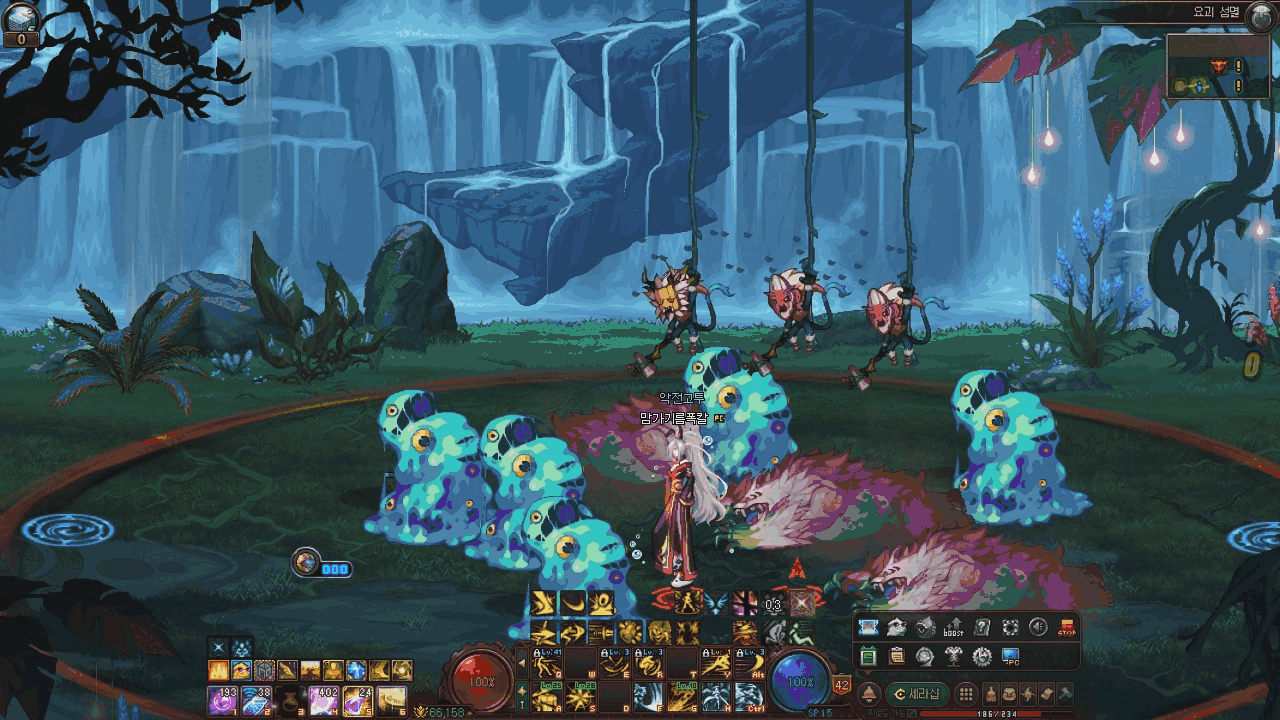Click the round orb button beside 요괴 섬멸

click(x=1262, y=15)
